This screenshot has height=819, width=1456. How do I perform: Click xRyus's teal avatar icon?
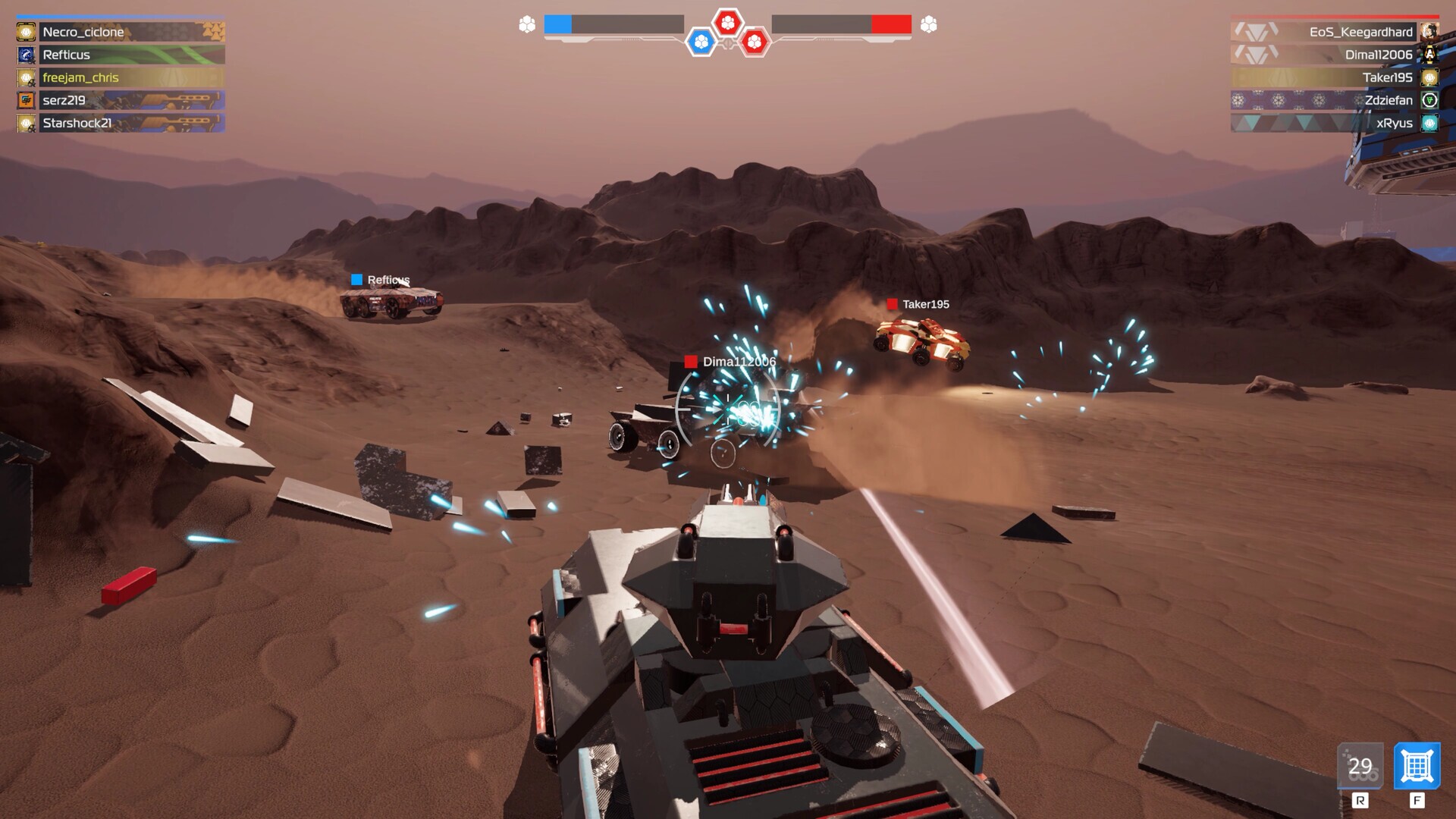[1430, 122]
